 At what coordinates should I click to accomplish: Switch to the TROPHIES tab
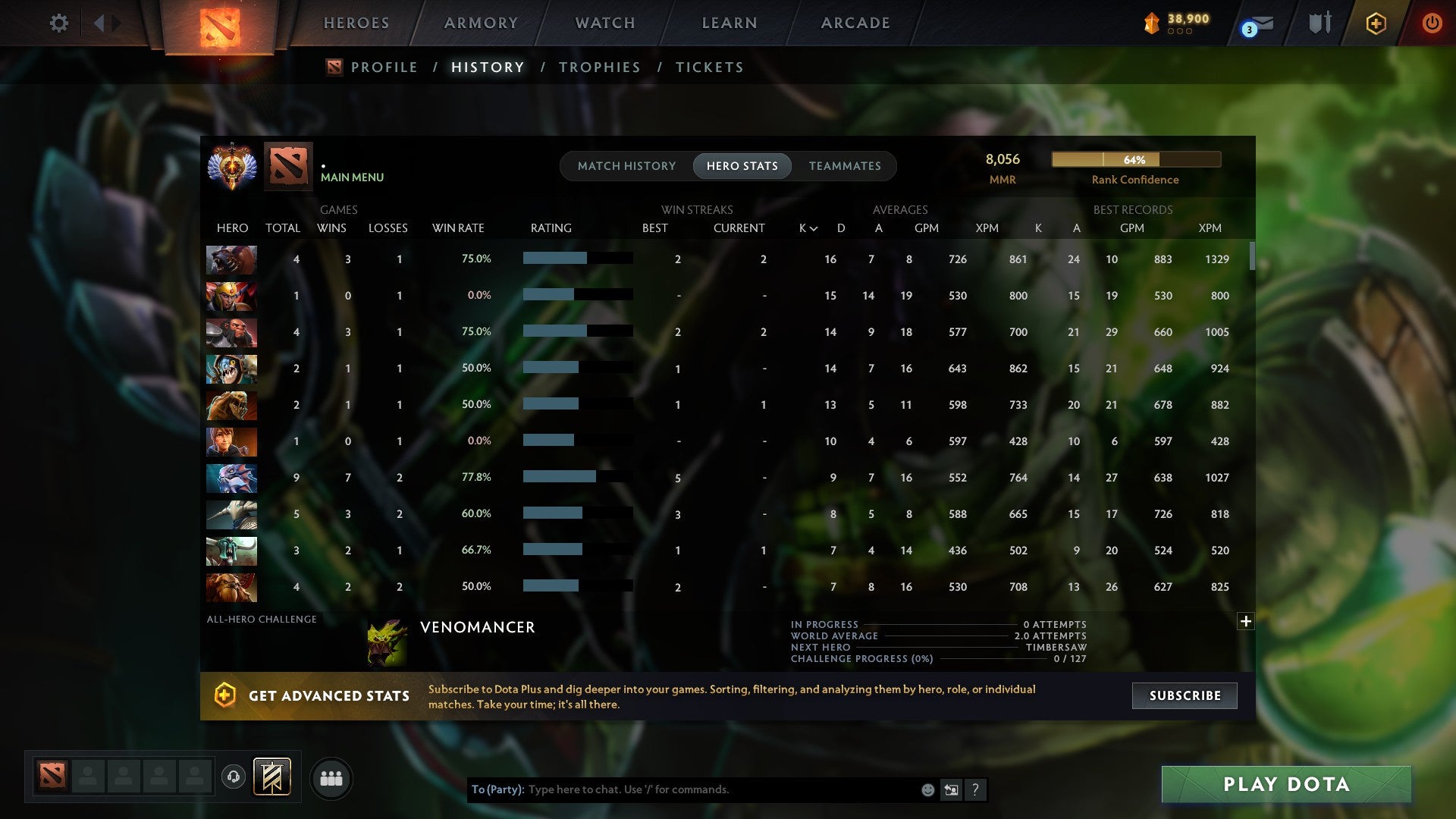click(x=599, y=67)
